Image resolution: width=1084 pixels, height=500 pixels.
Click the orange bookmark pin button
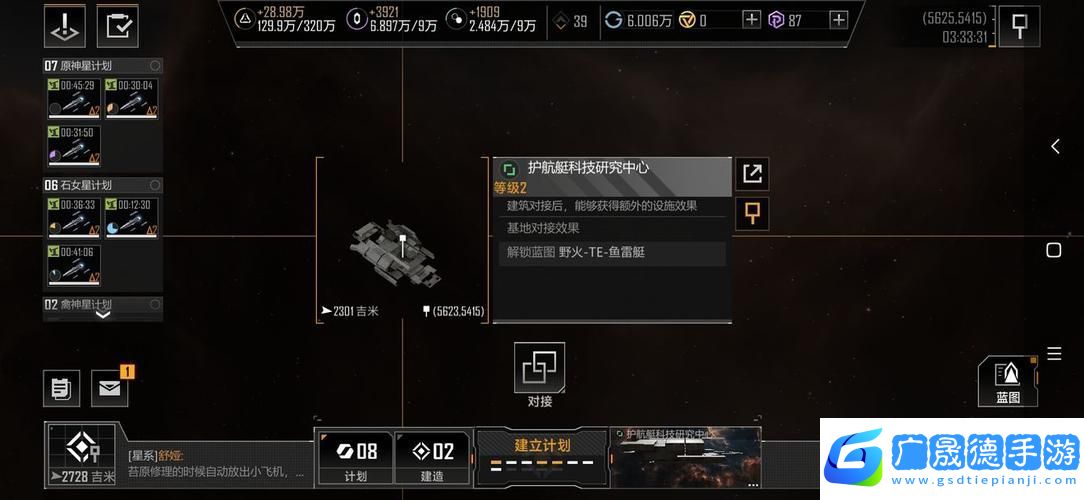tap(751, 213)
